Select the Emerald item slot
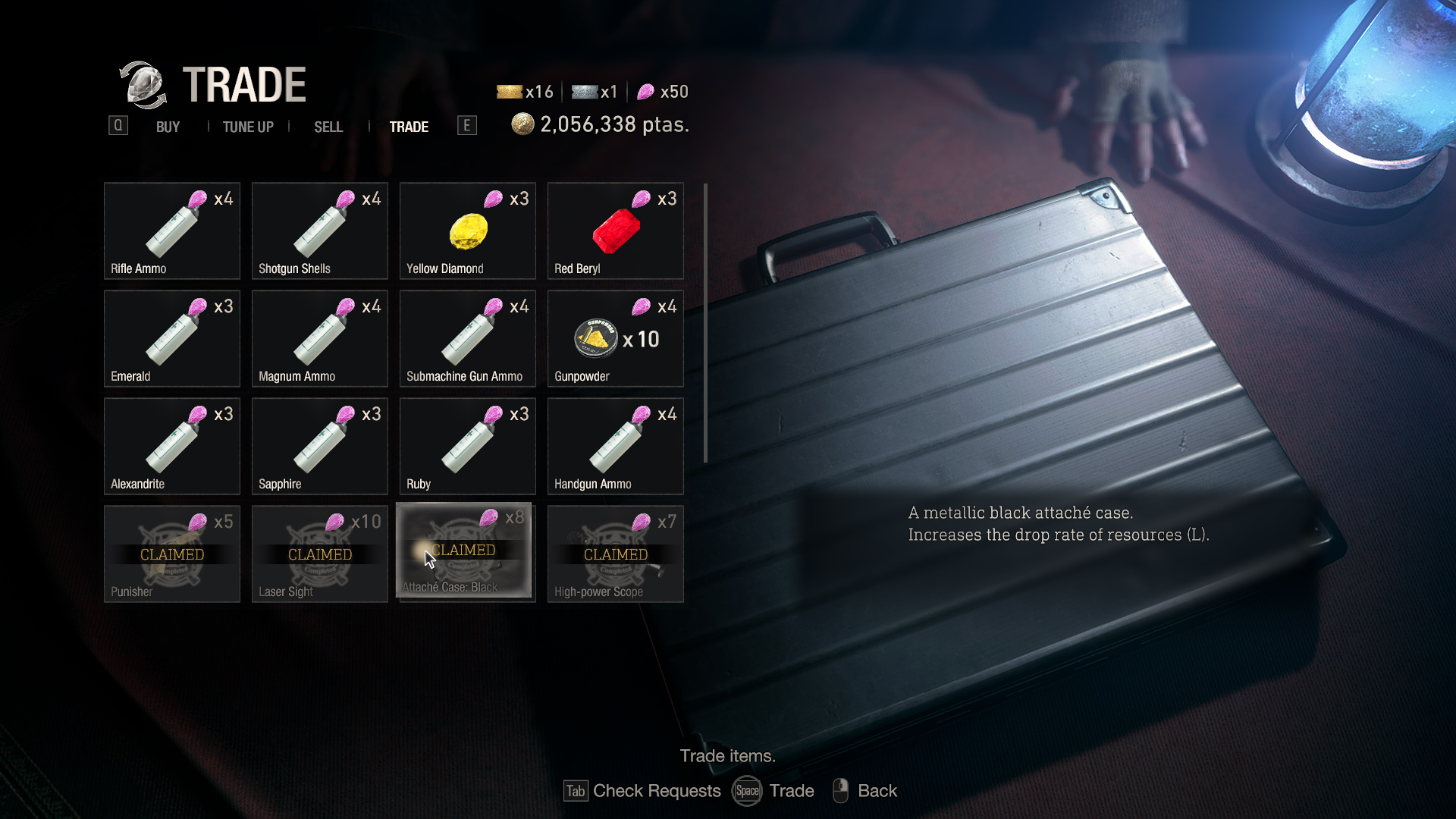1456x819 pixels. [171, 338]
